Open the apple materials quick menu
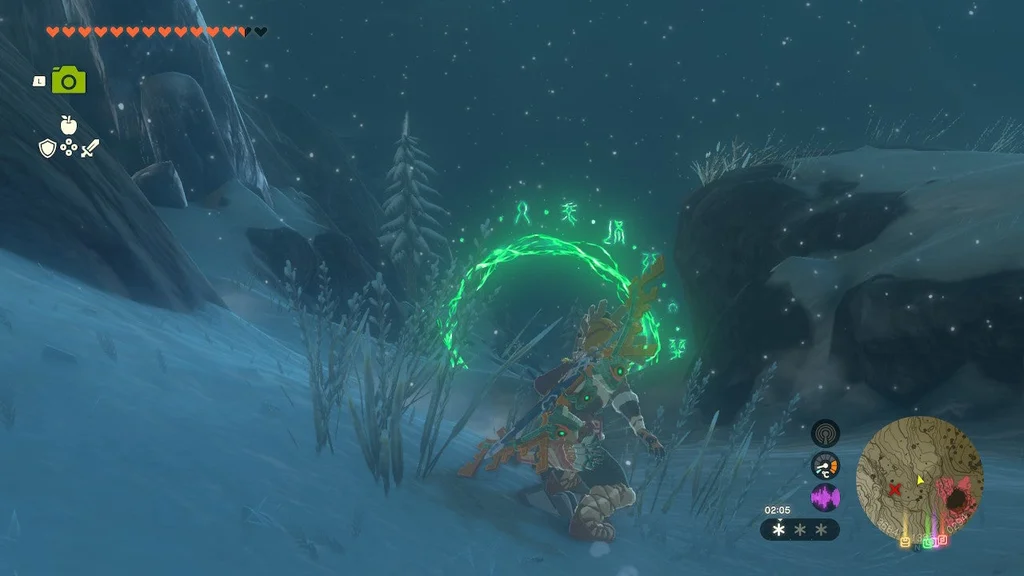 tap(68, 125)
